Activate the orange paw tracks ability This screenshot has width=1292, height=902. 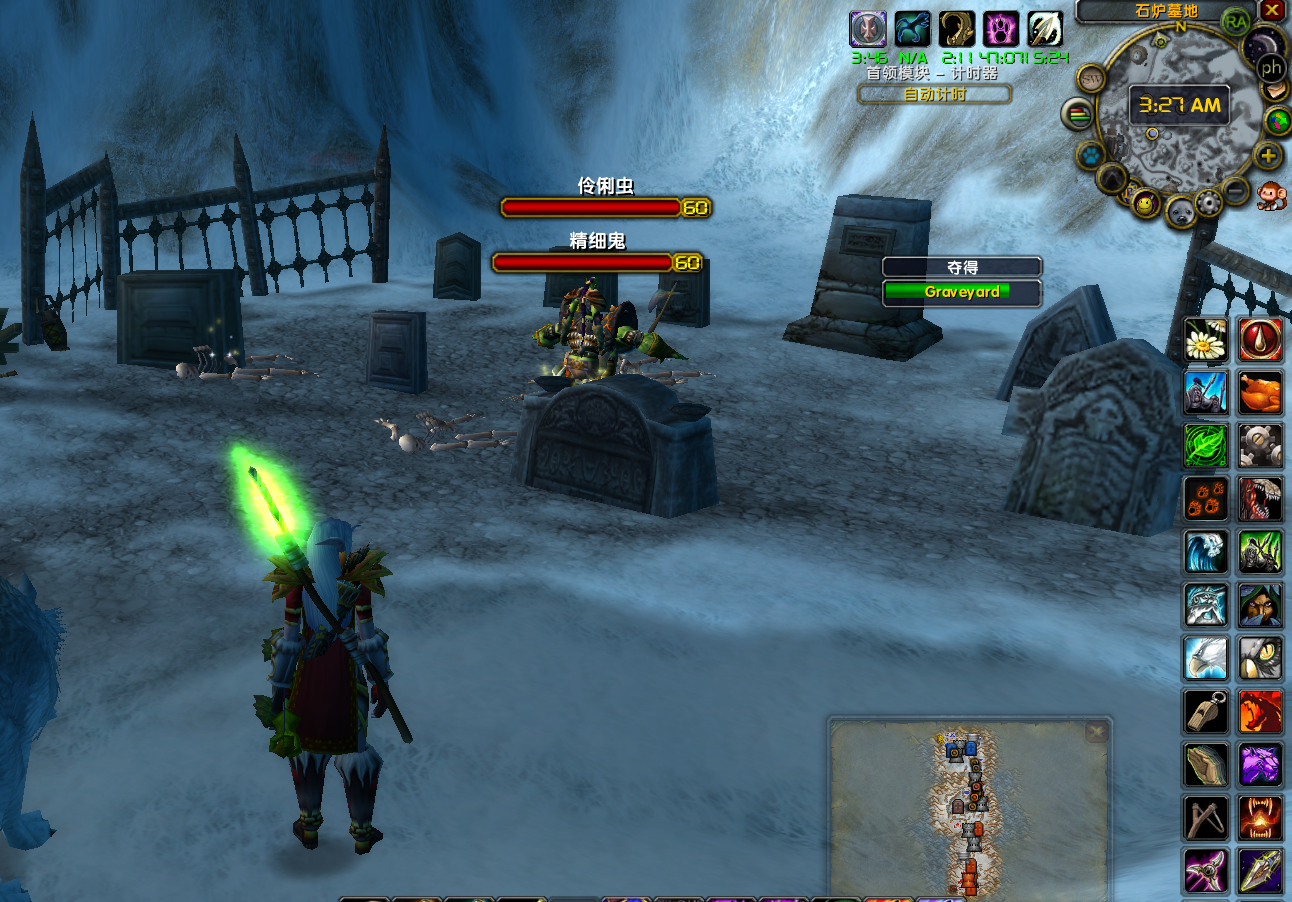[x=1205, y=498]
